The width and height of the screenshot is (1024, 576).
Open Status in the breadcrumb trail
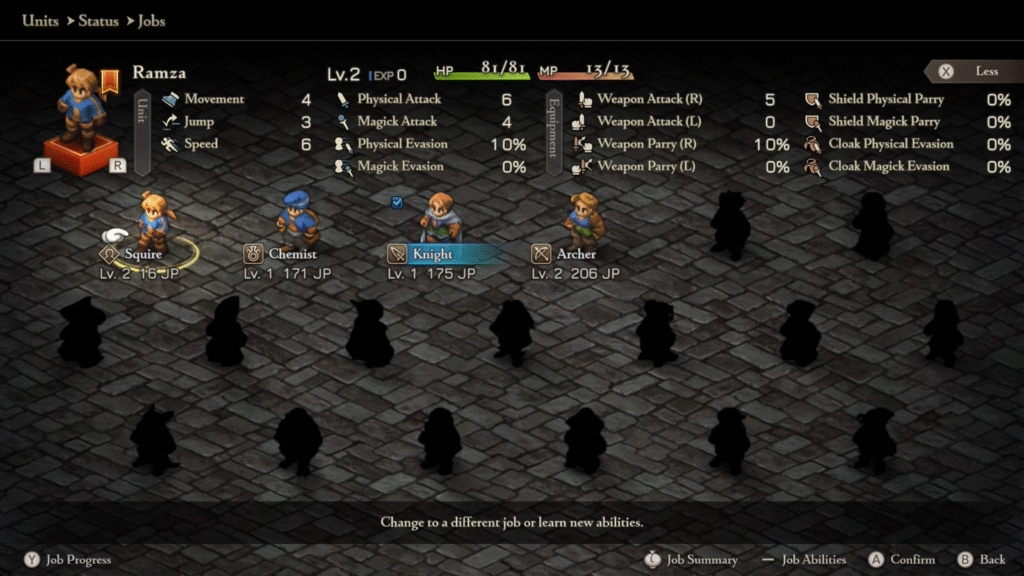[x=99, y=20]
